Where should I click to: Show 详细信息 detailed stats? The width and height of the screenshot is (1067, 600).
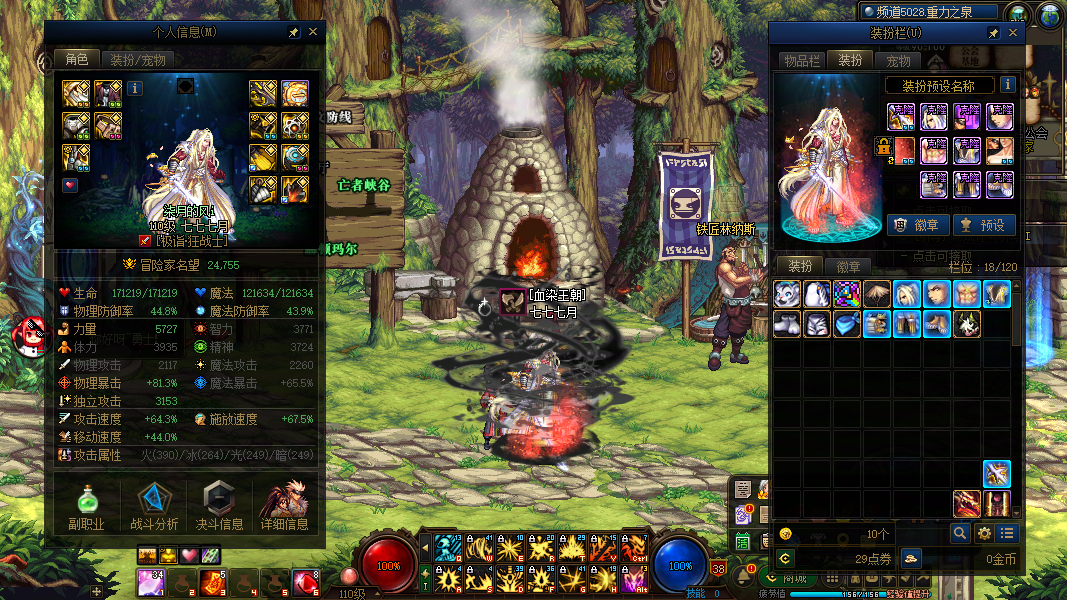[x=284, y=508]
